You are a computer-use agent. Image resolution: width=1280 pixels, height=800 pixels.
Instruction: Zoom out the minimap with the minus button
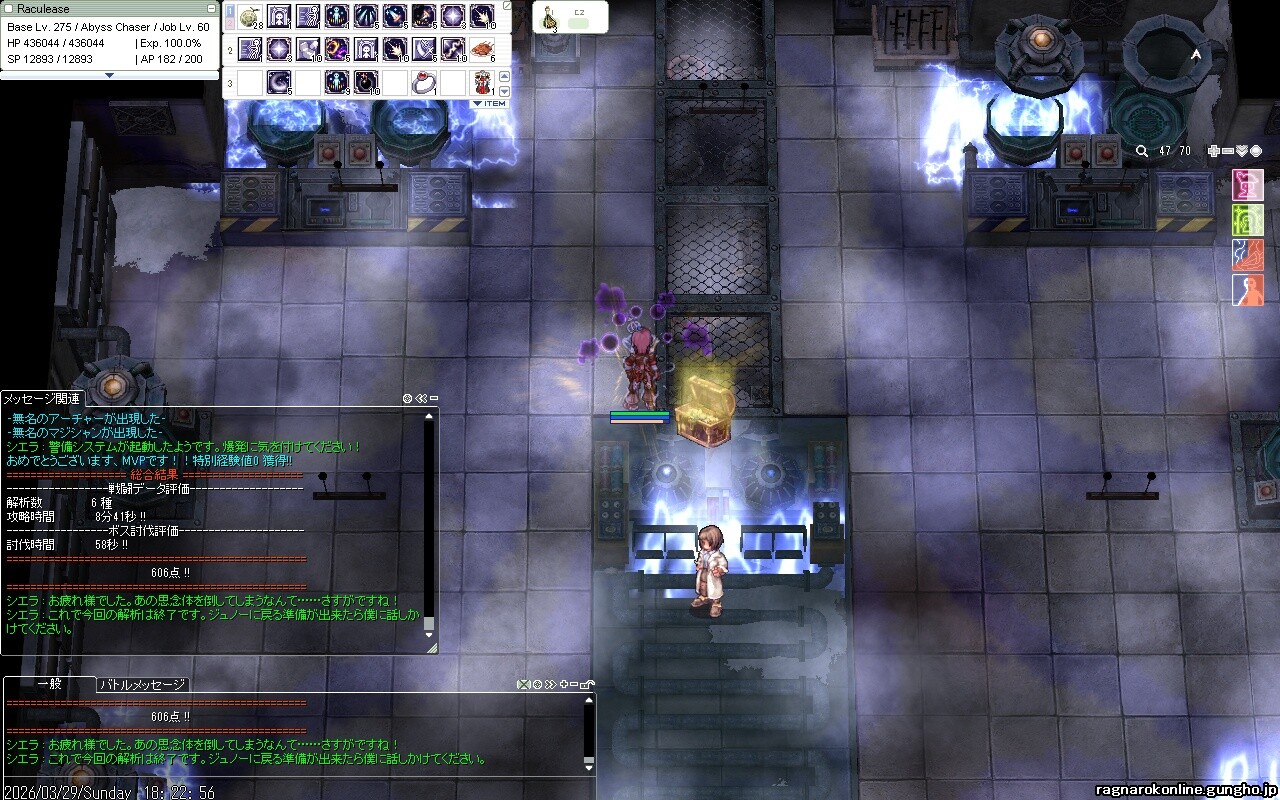(1228, 151)
